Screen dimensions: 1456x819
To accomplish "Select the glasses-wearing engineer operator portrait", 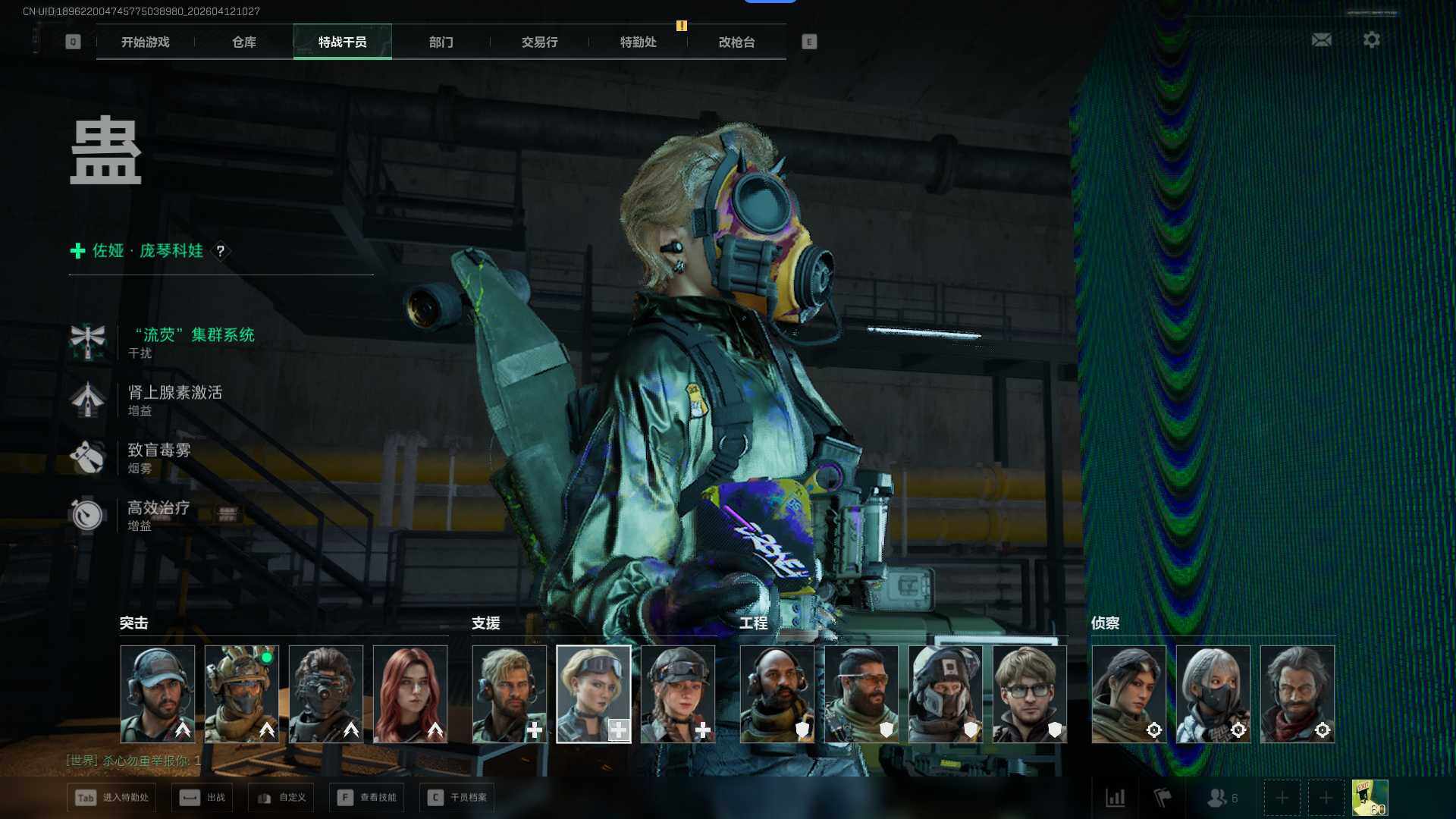I will (x=1029, y=694).
